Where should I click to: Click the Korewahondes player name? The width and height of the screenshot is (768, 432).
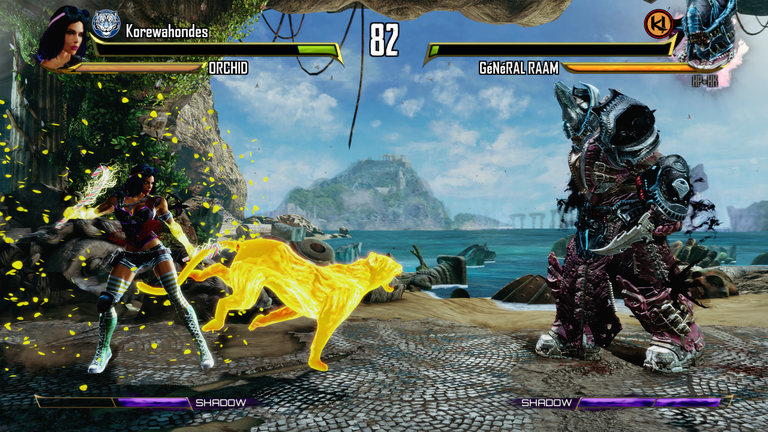(x=167, y=31)
